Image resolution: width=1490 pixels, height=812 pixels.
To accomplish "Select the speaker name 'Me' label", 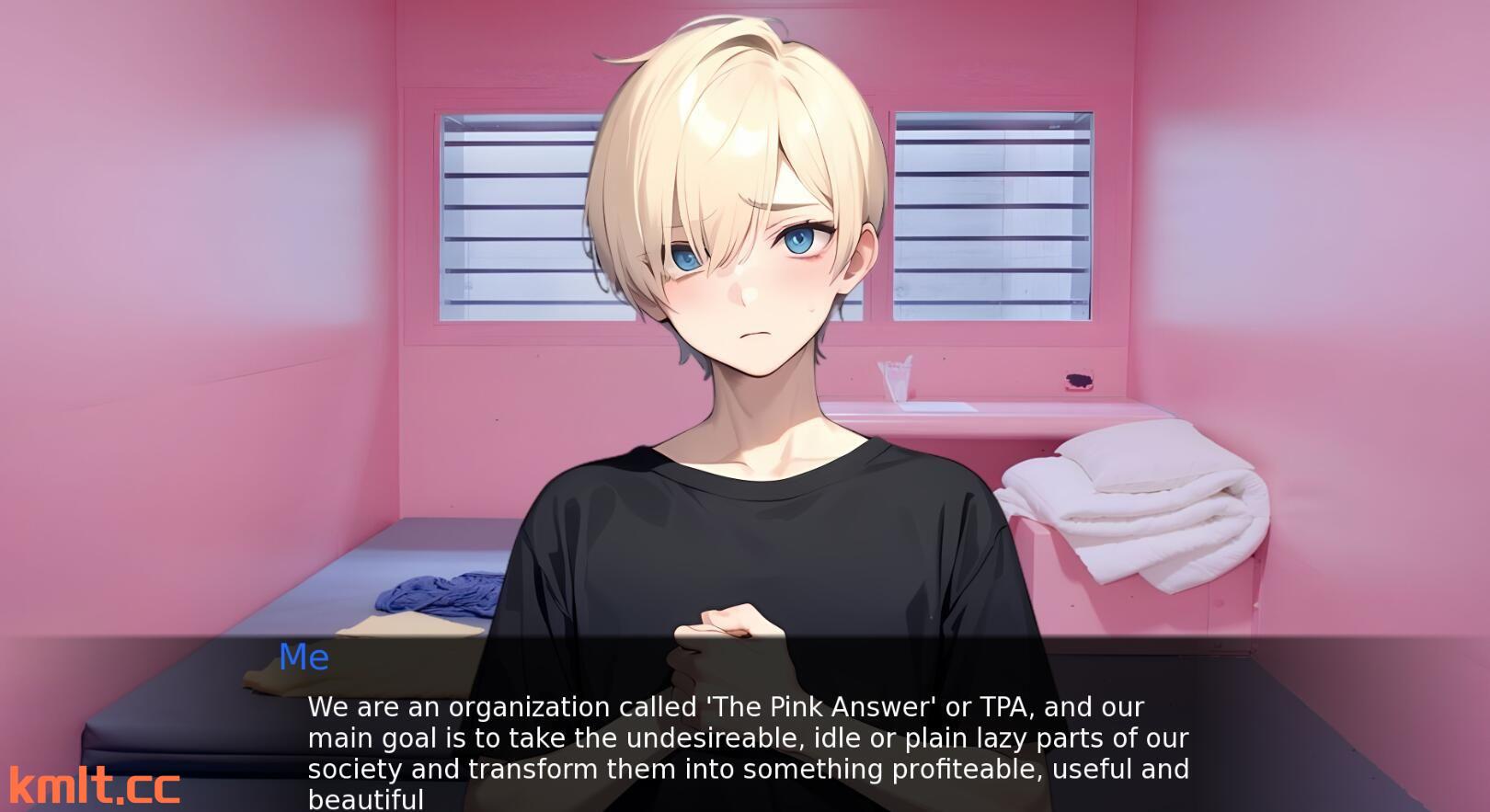I will (305, 657).
